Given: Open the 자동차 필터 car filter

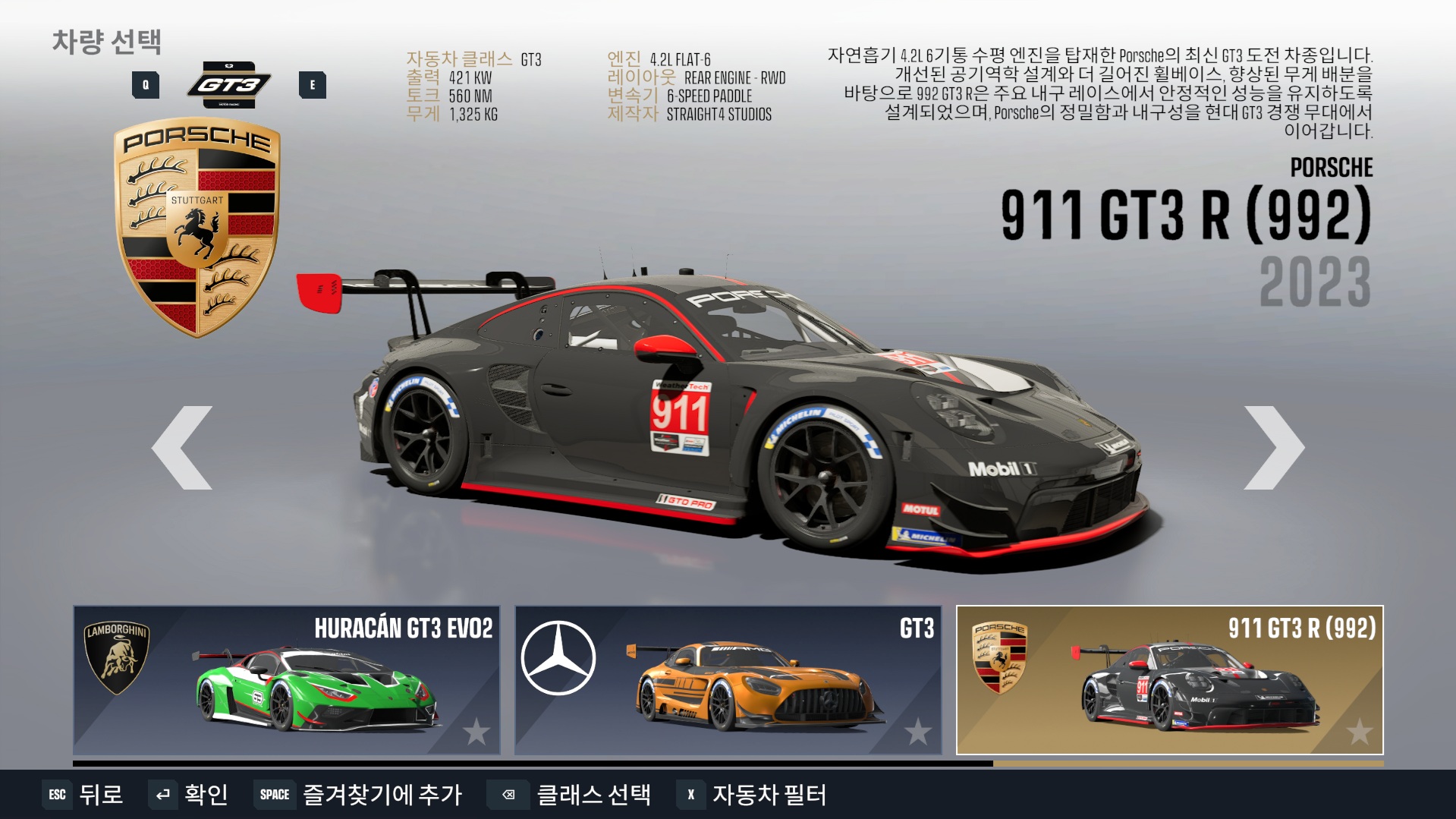Looking at the screenshot, I should (x=753, y=795).
